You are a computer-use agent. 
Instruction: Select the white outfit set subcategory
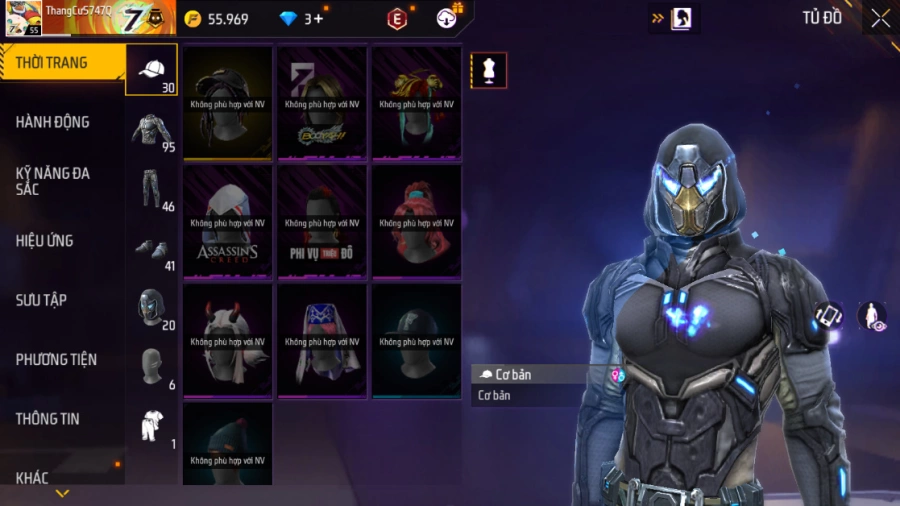pyautogui.click(x=152, y=427)
